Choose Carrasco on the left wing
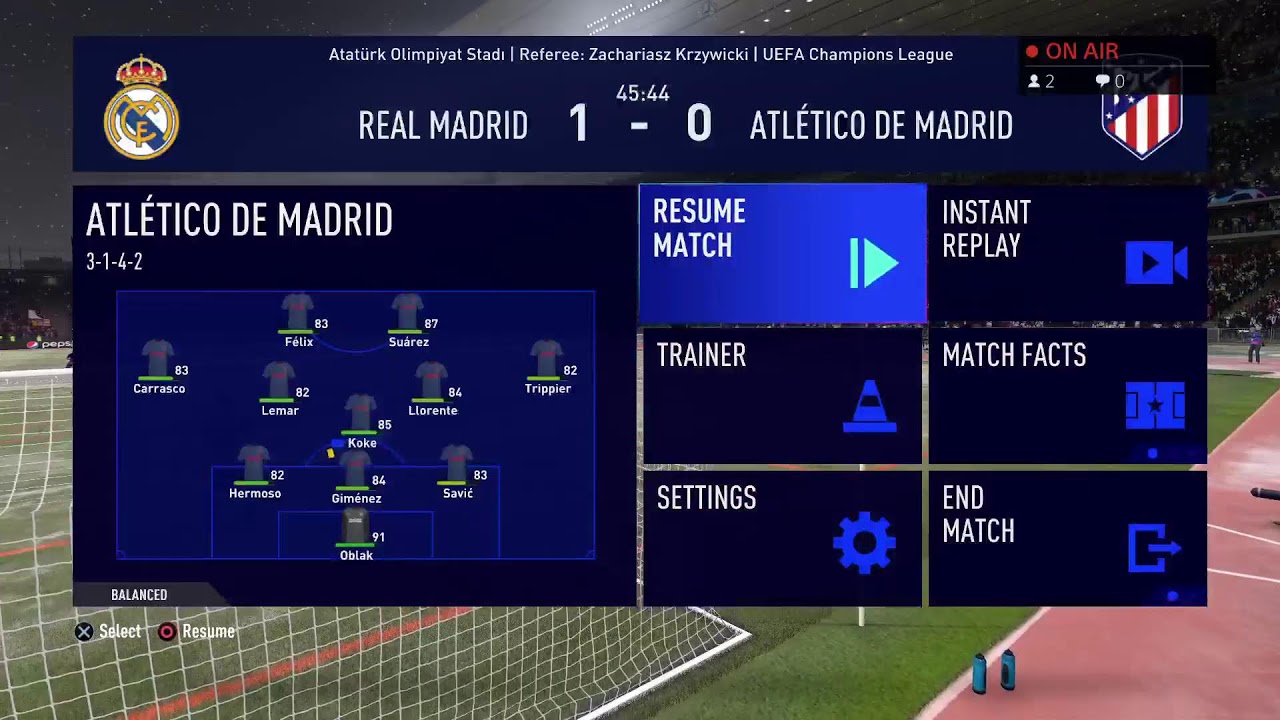The width and height of the screenshot is (1280, 720). point(159,365)
